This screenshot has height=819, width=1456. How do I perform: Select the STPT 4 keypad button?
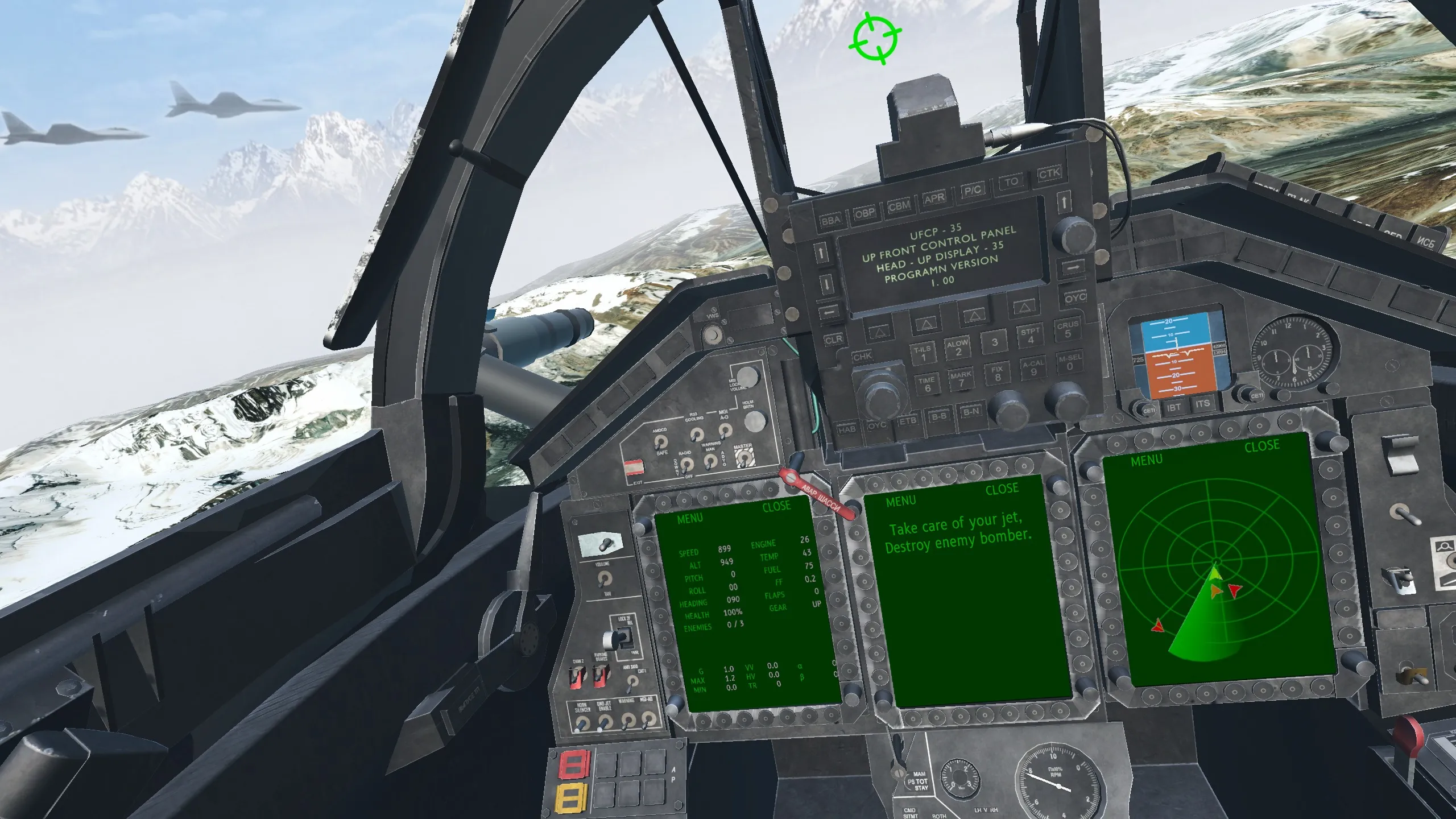pyautogui.click(x=1030, y=336)
